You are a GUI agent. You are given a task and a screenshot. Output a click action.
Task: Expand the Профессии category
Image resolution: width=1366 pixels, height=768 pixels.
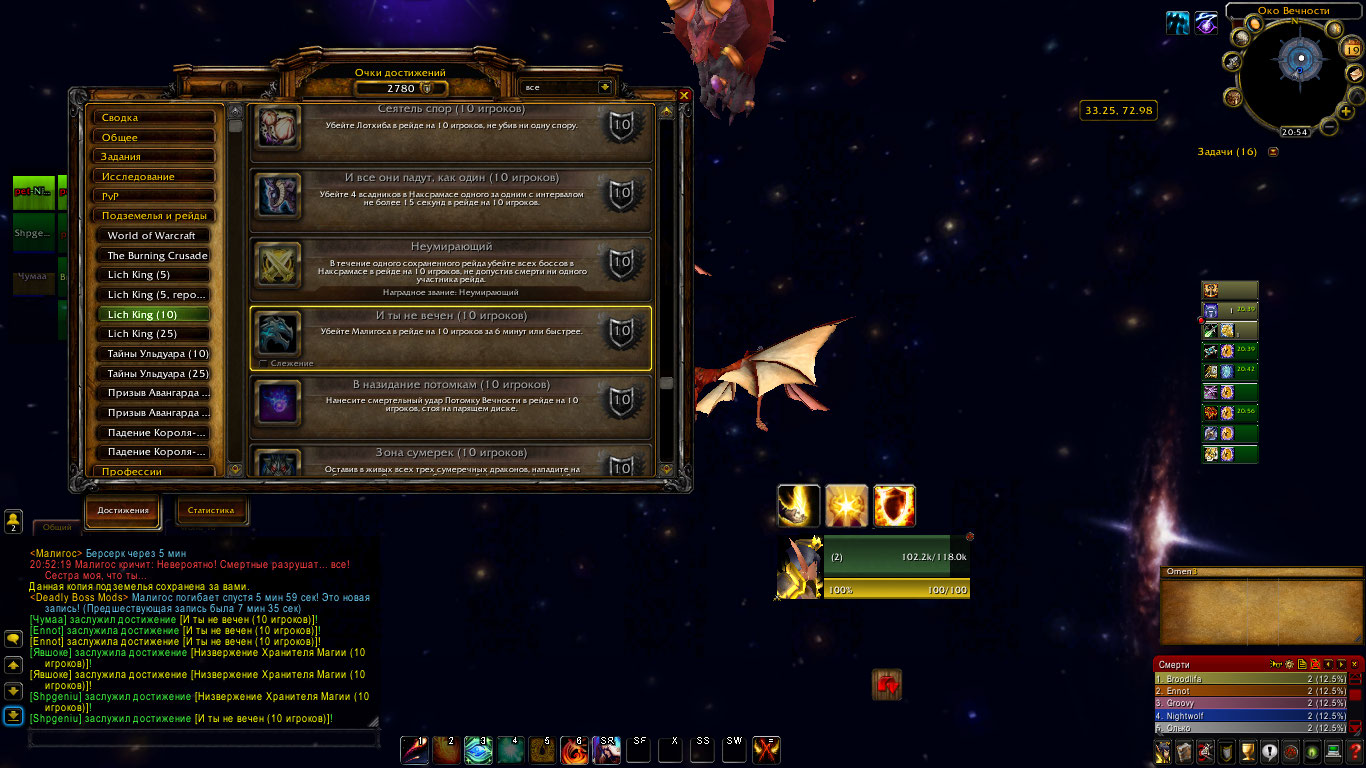coord(154,471)
